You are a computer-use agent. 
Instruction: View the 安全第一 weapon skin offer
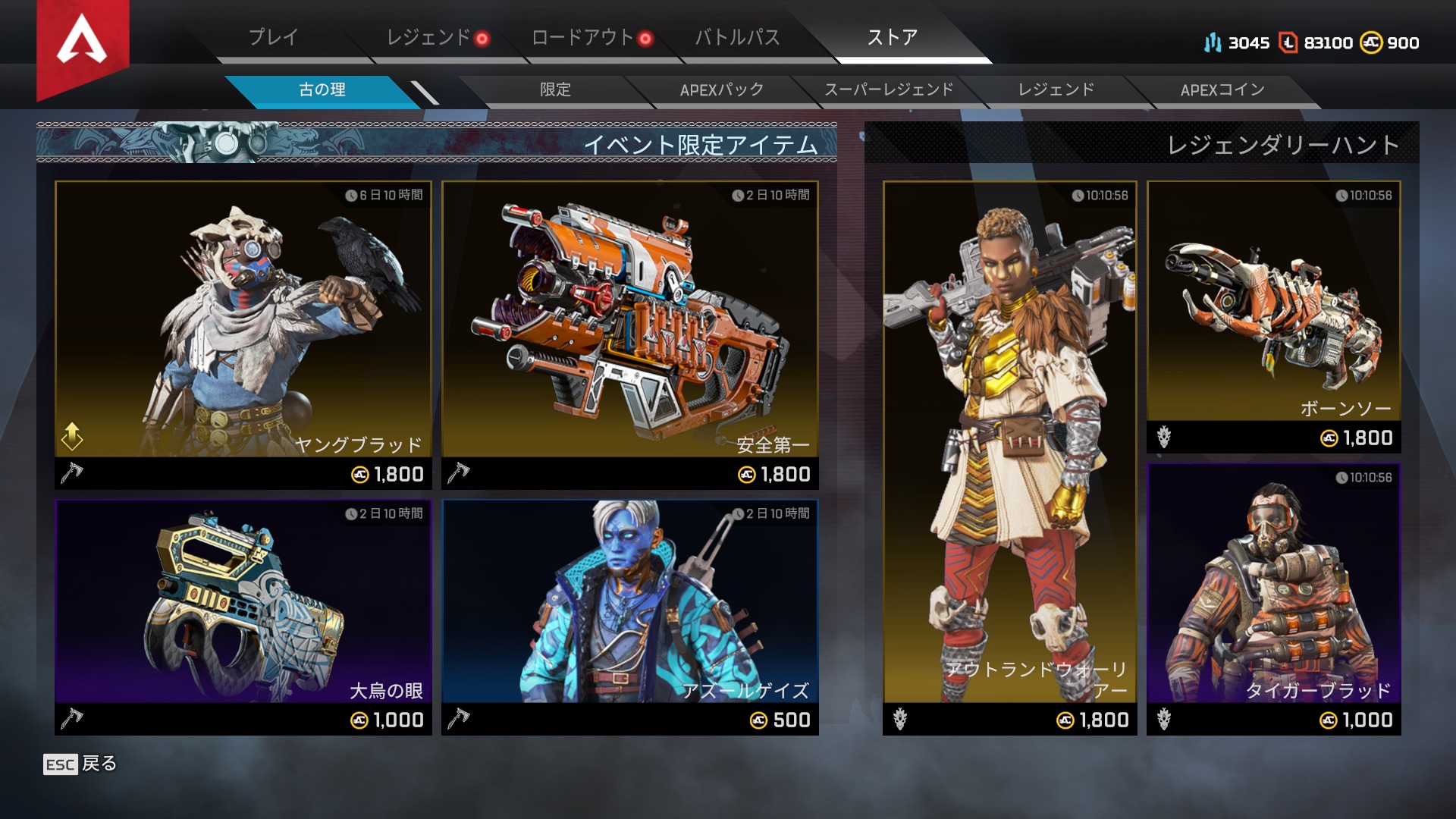[630, 334]
